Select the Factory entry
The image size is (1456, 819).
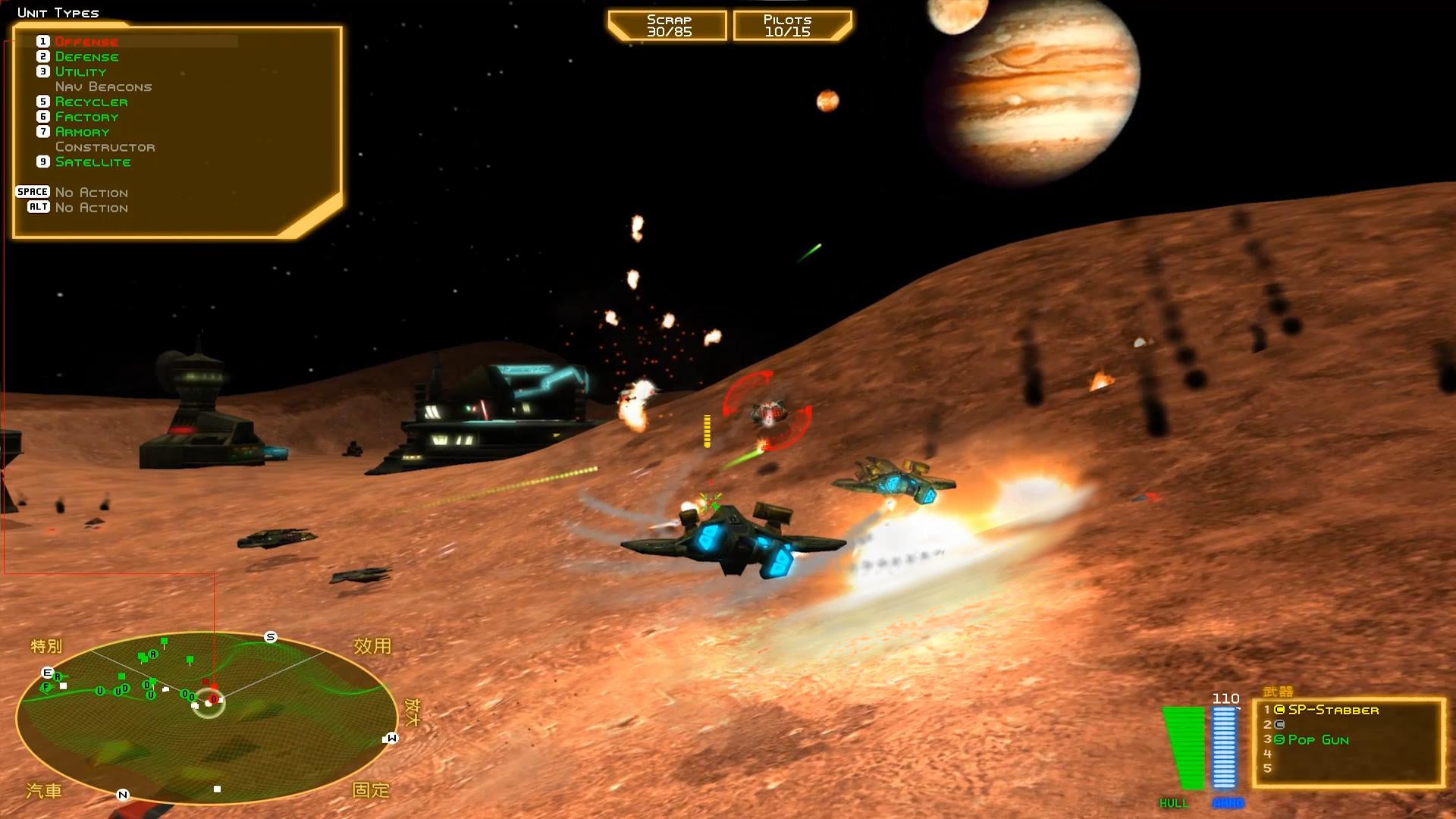click(x=86, y=117)
